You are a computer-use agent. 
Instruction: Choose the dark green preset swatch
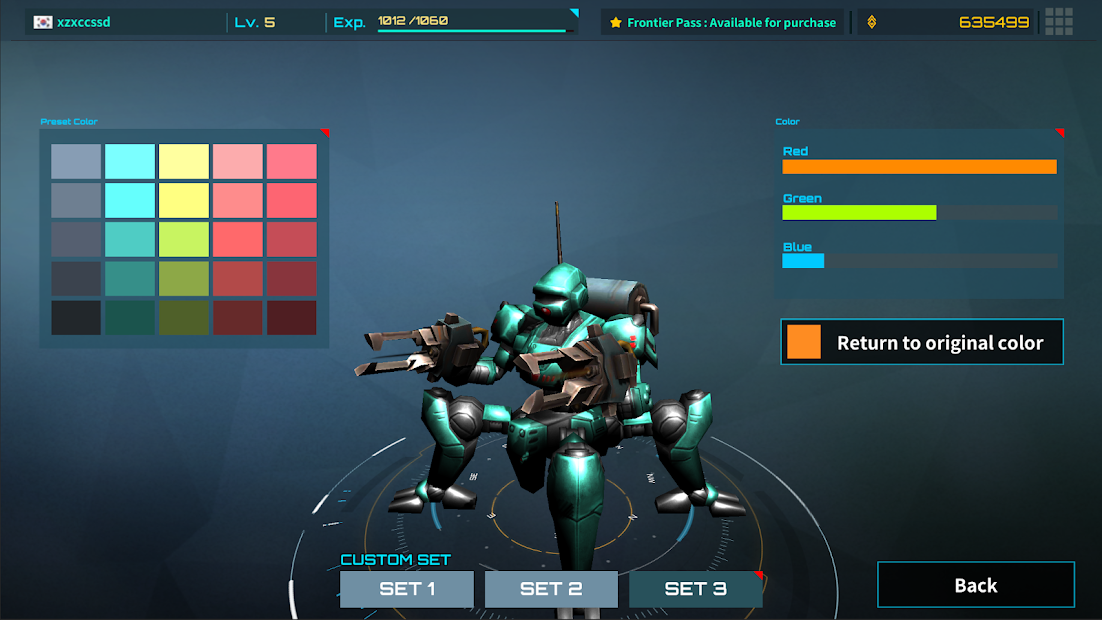(x=130, y=318)
